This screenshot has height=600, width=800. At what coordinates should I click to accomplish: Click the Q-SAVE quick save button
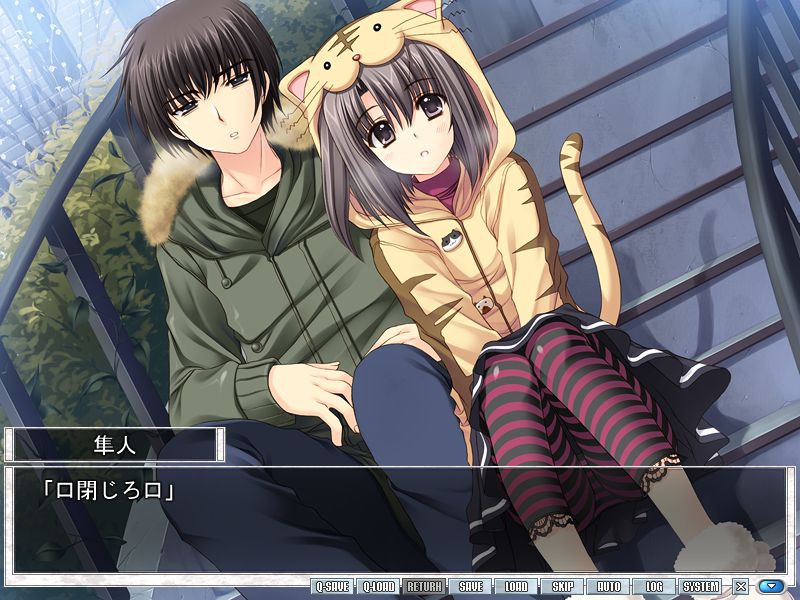point(331,586)
